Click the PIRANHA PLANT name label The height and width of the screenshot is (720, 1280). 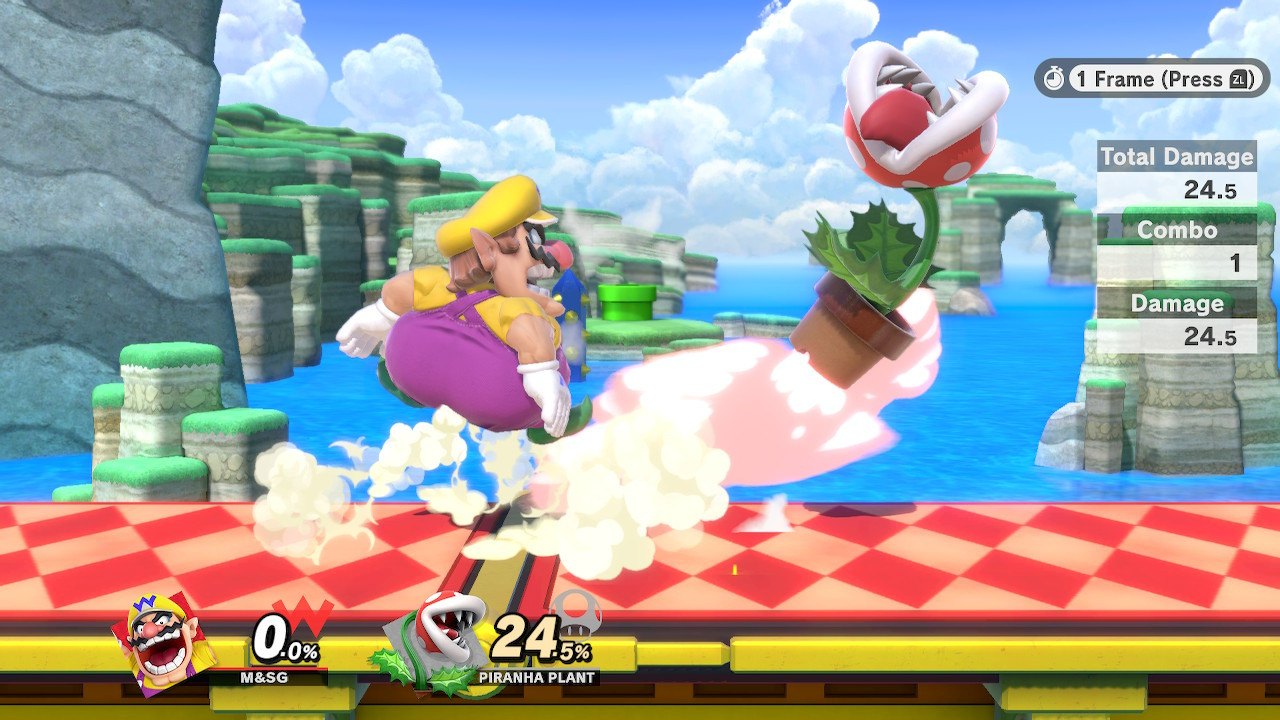click(x=535, y=676)
